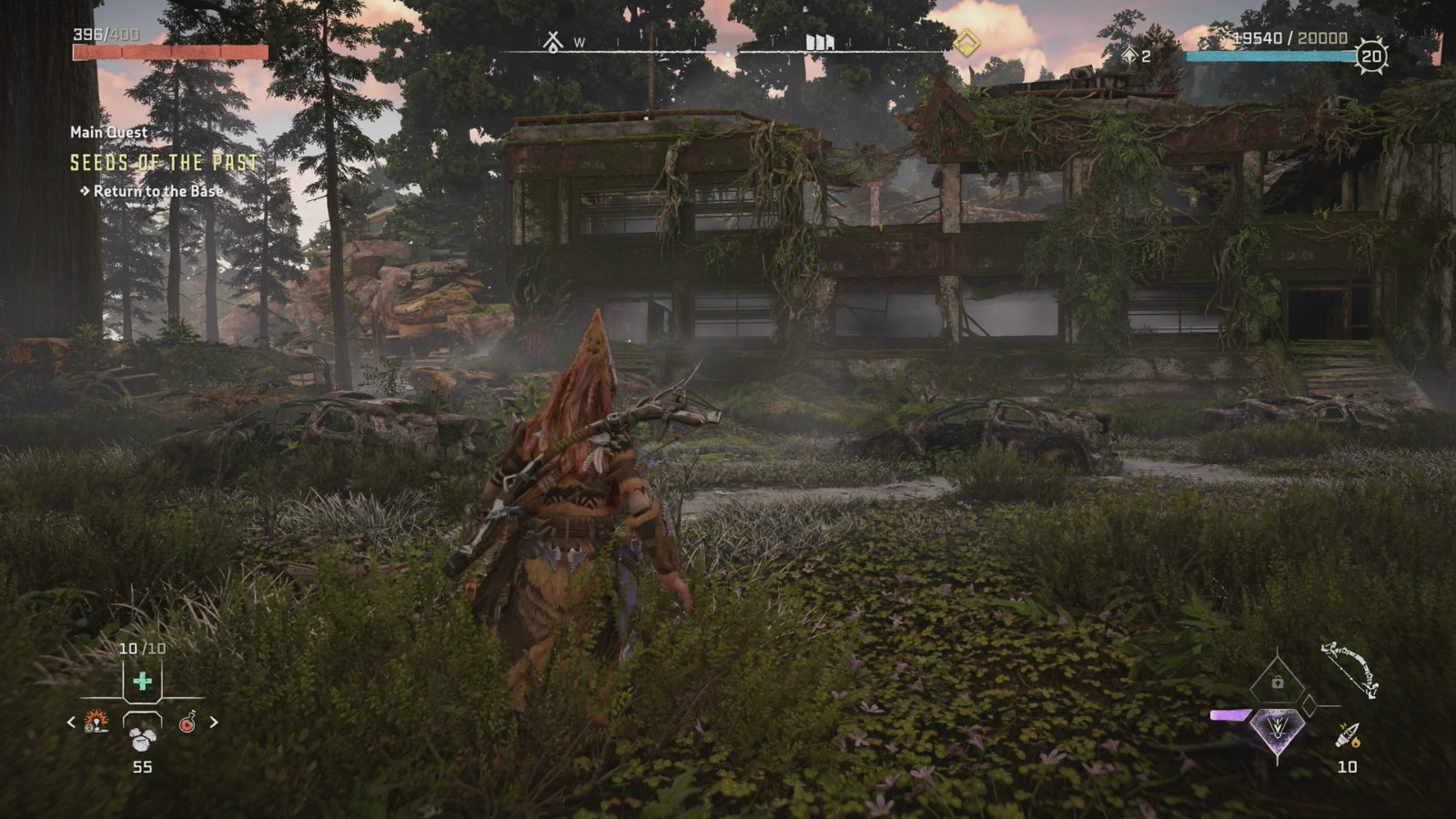This screenshot has width=1456, height=819.
Task: Click the ruins icon on the compass bar
Action: 819,41
